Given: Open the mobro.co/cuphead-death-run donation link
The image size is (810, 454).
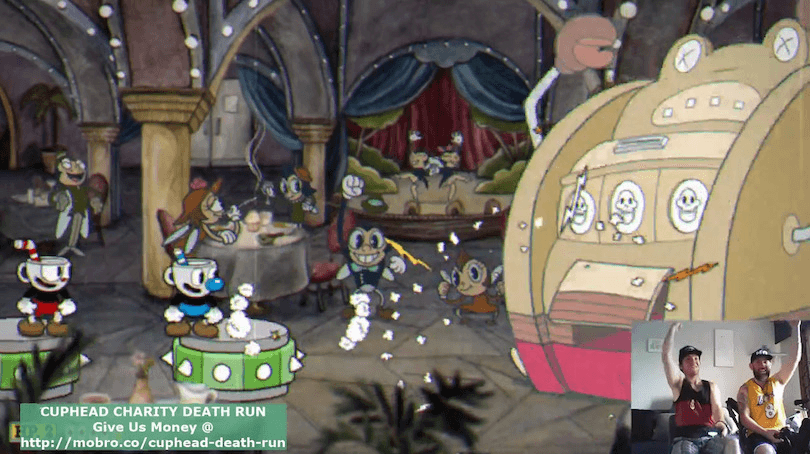Looking at the screenshot, I should 153,442.
